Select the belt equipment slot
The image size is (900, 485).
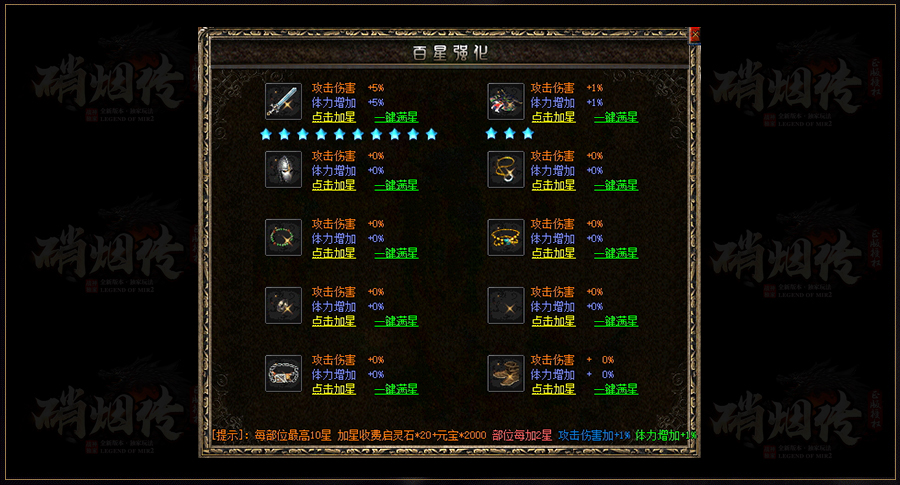pos(283,374)
